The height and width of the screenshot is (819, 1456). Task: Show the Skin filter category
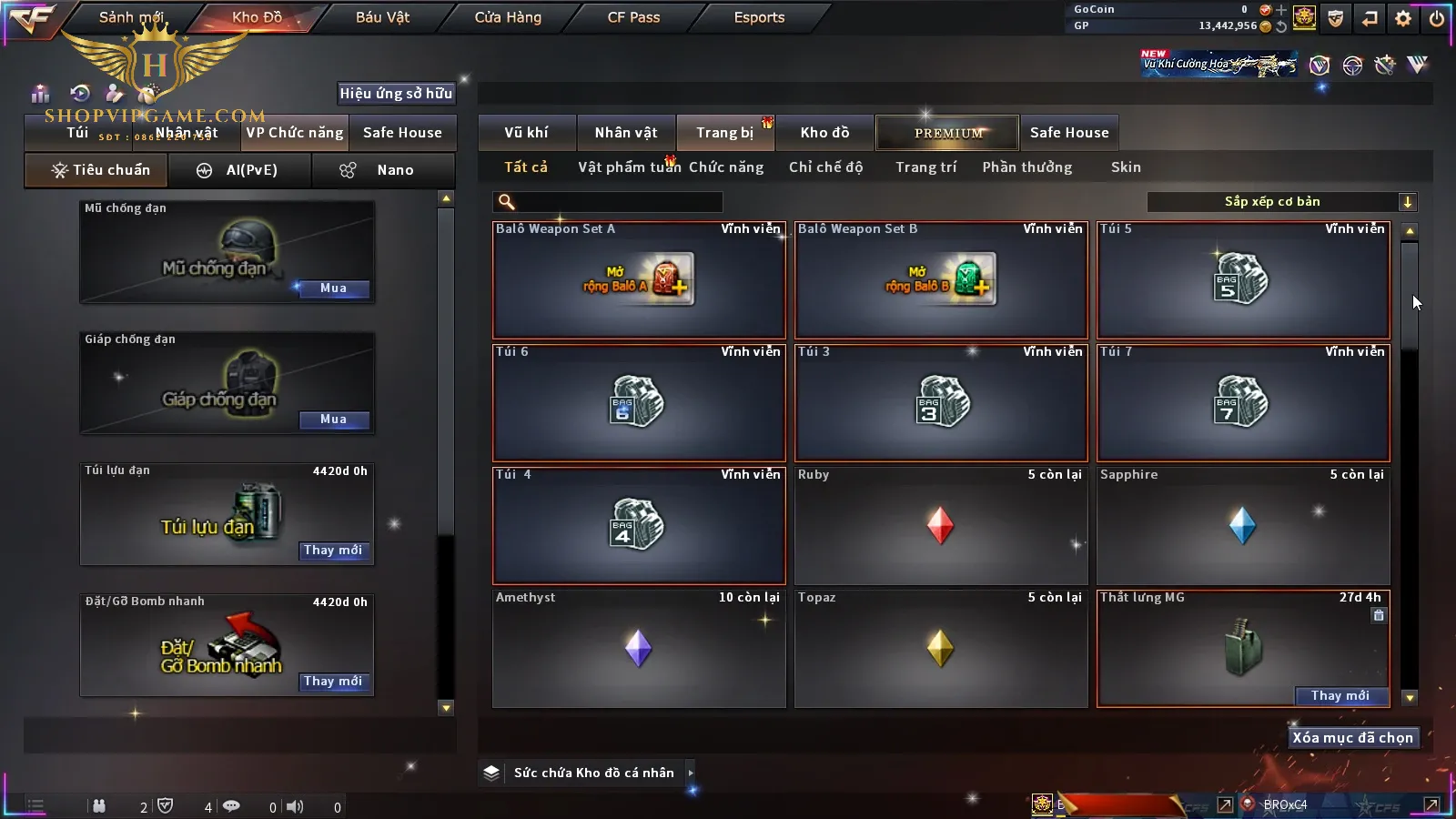tap(1126, 167)
